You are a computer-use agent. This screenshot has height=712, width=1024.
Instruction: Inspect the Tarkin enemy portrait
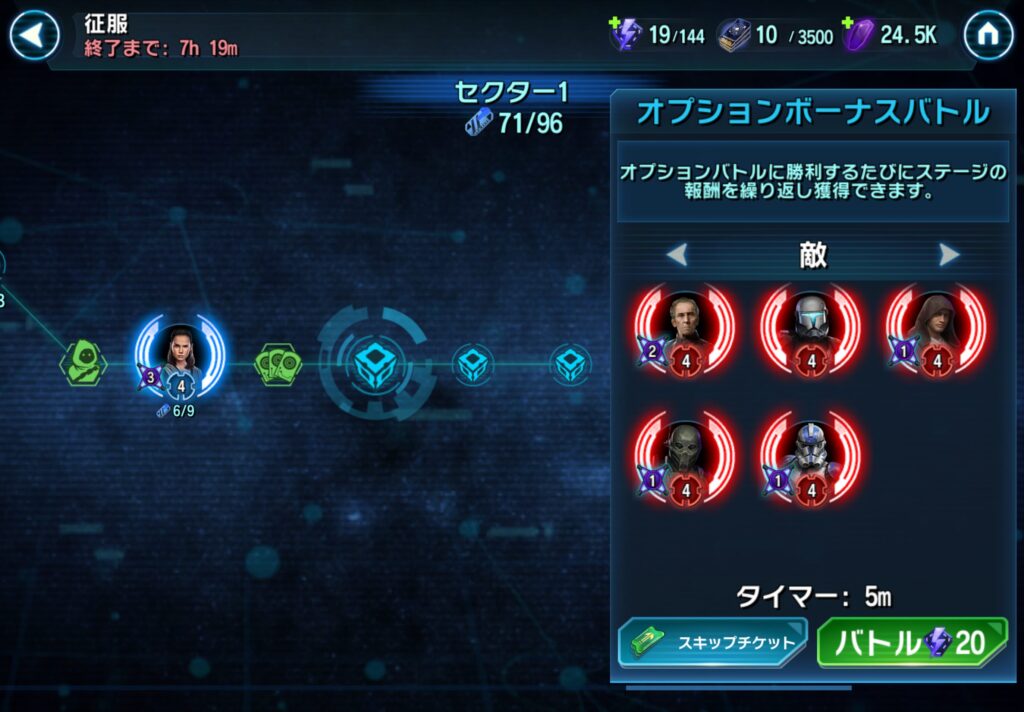(686, 326)
